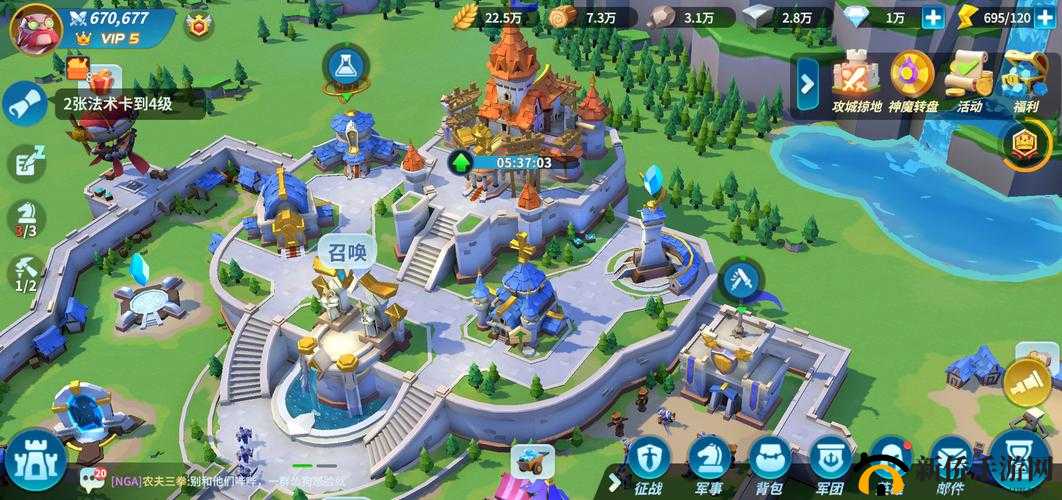Screen dimensions: 1062x500
Task: Open the 军团 legion menu
Action: click(x=828, y=465)
